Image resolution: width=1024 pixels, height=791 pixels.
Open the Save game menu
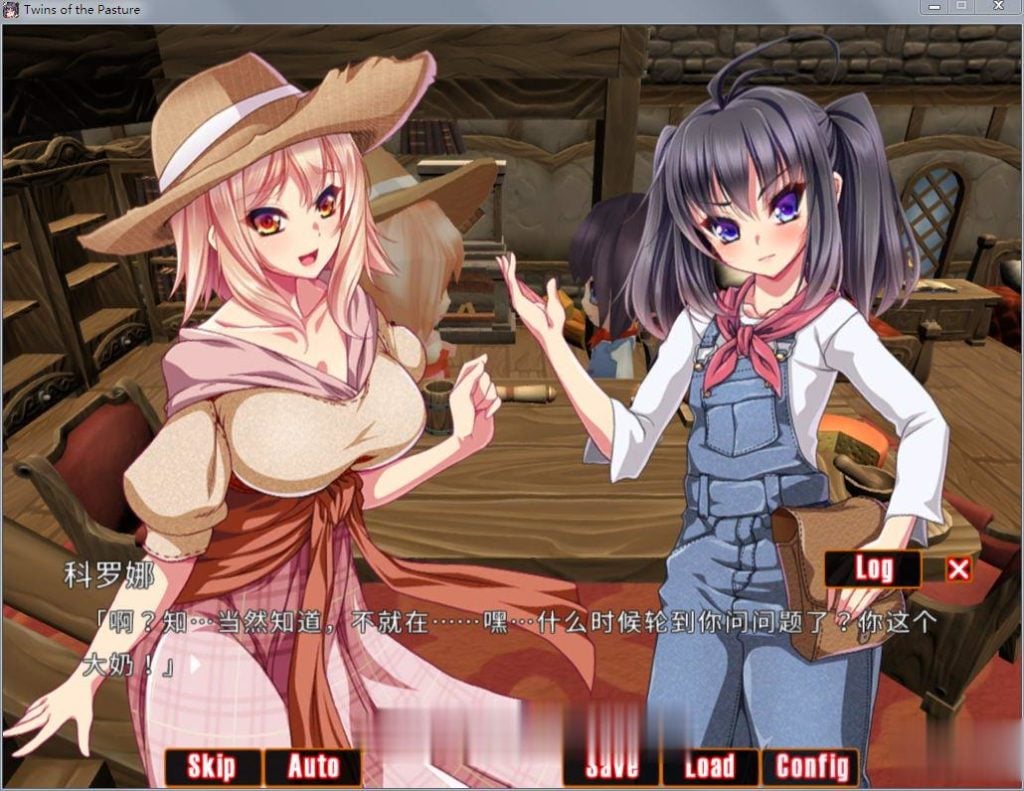pos(611,767)
